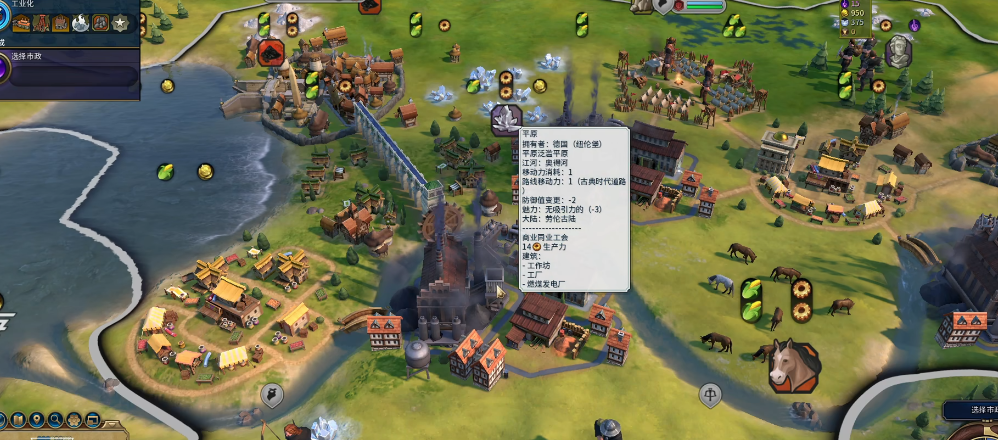Click the marble bust great person icon
The image size is (998, 440).
click(x=899, y=49)
